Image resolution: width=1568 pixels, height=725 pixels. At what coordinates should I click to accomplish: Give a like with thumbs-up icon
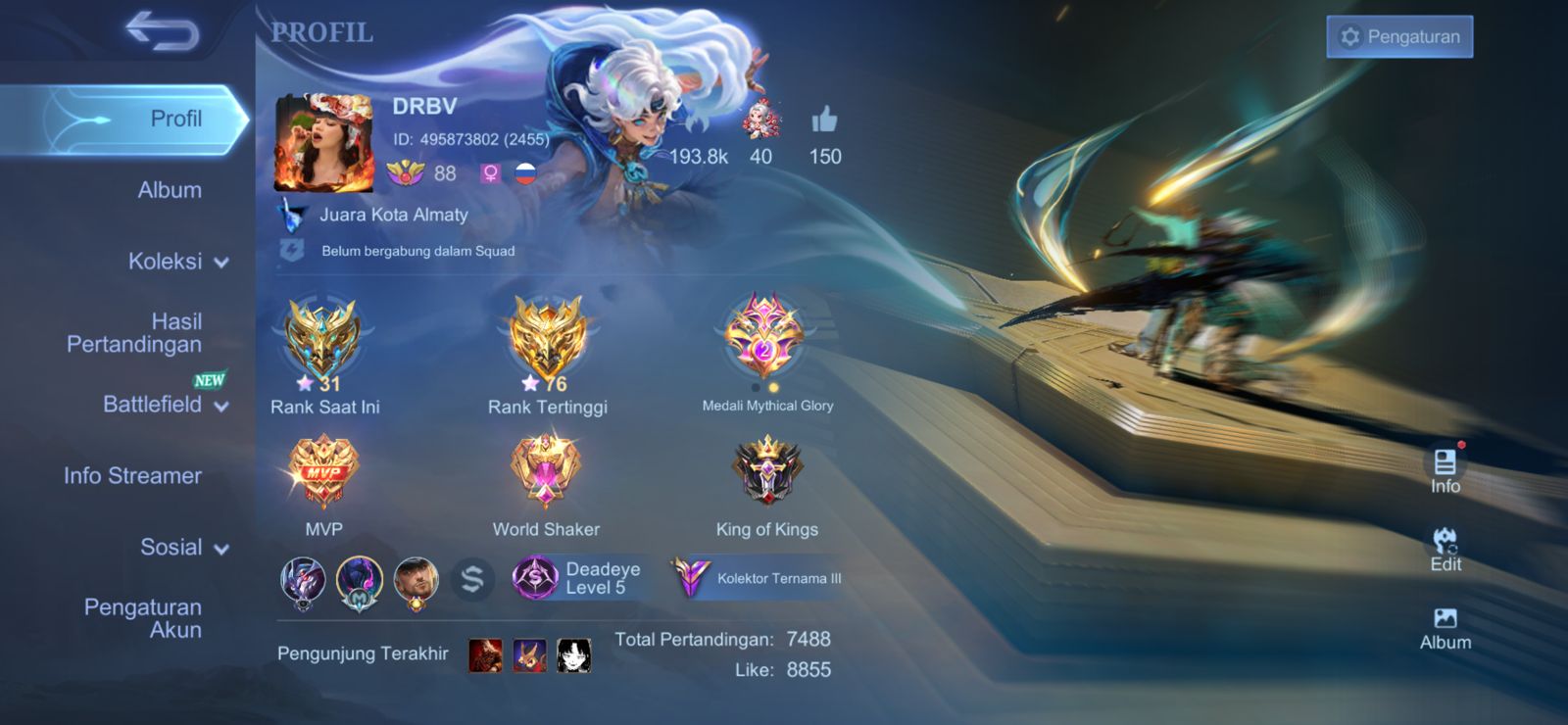click(824, 121)
